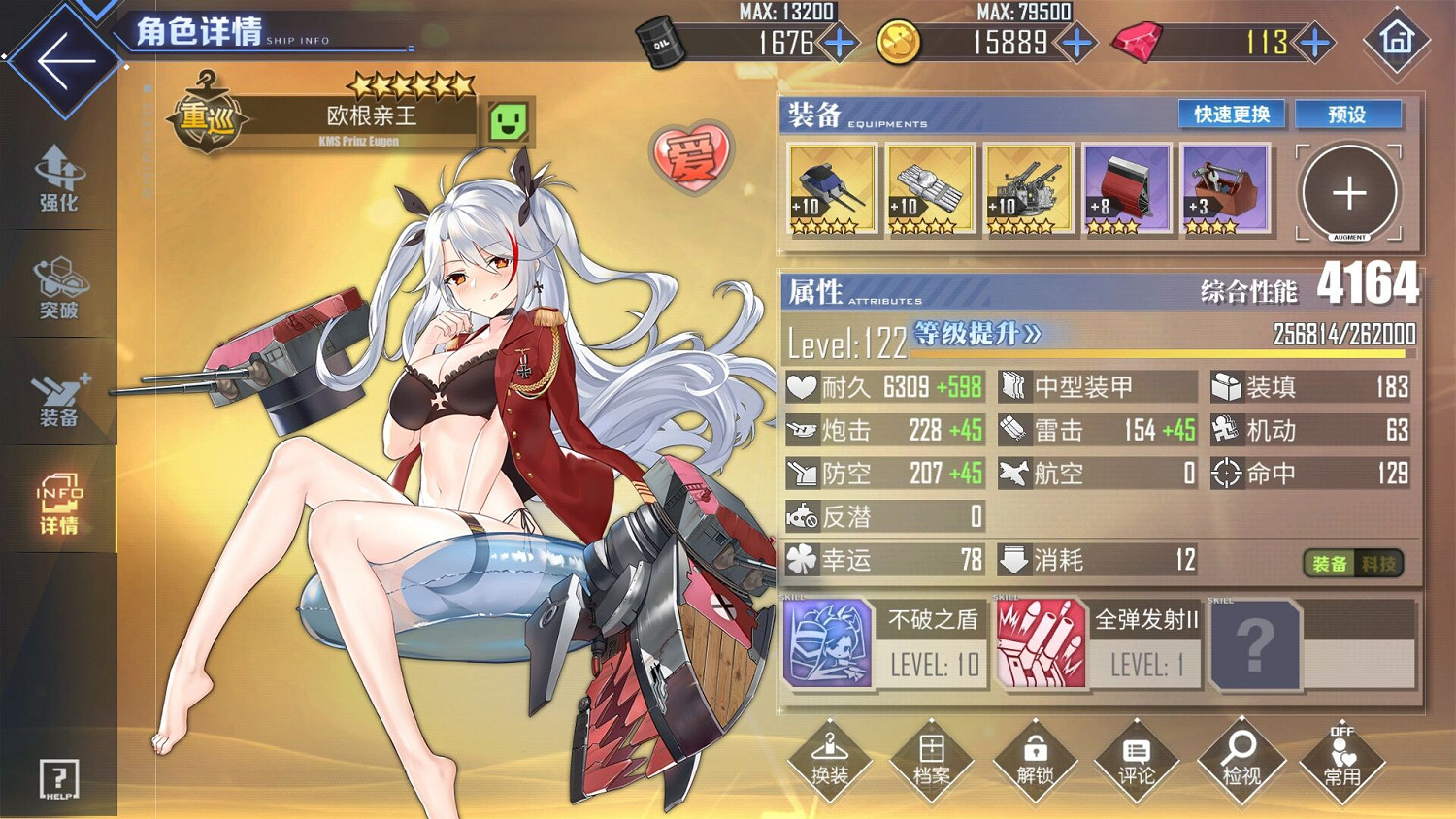Image resolution: width=1456 pixels, height=819 pixels.
Task: Open the 预设 (Preset) button
Action: 1349,115
